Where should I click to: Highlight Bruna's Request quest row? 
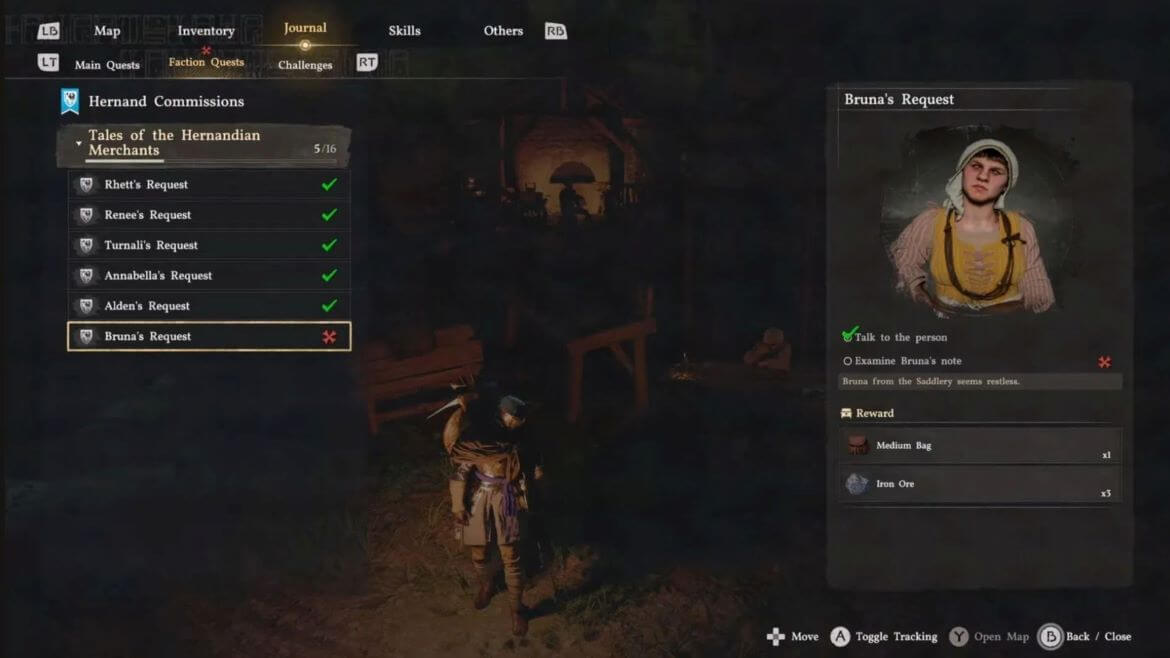pyautogui.click(x=209, y=337)
